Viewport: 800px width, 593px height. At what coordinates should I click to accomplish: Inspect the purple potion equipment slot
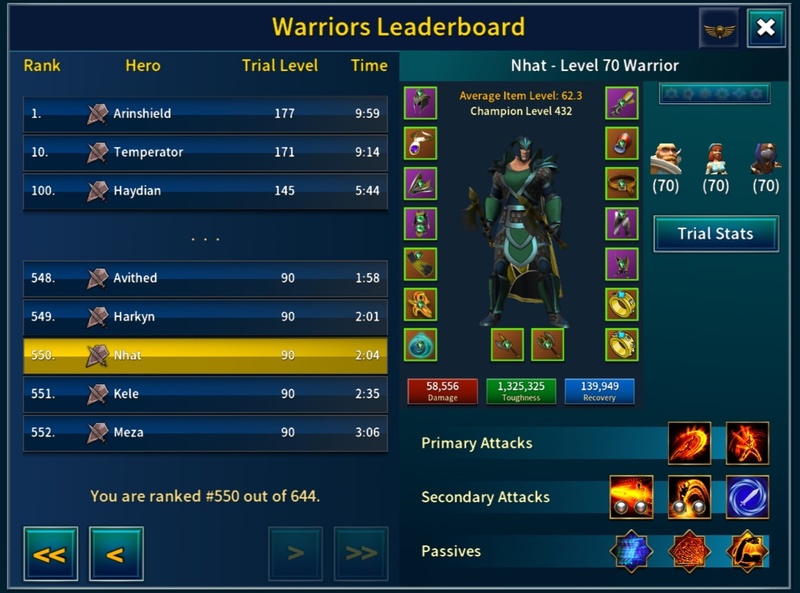pyautogui.click(x=420, y=144)
